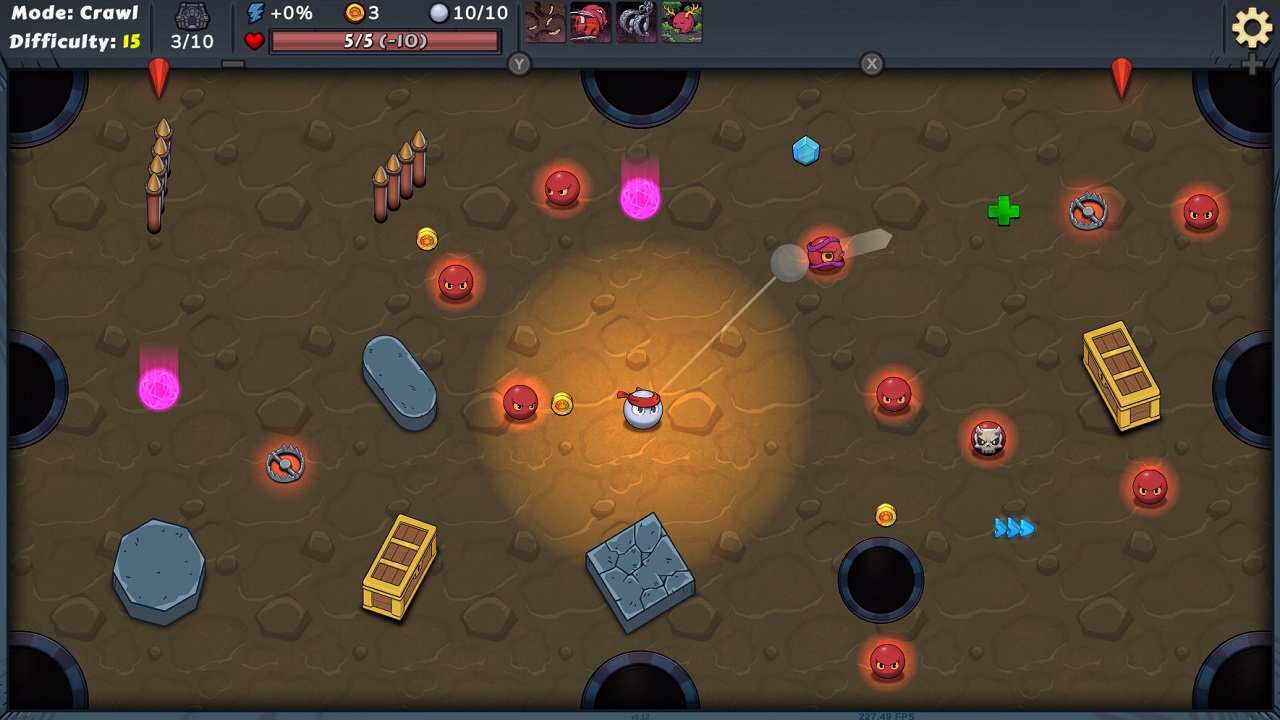Click the blue diamond gem pickup

(x=806, y=150)
